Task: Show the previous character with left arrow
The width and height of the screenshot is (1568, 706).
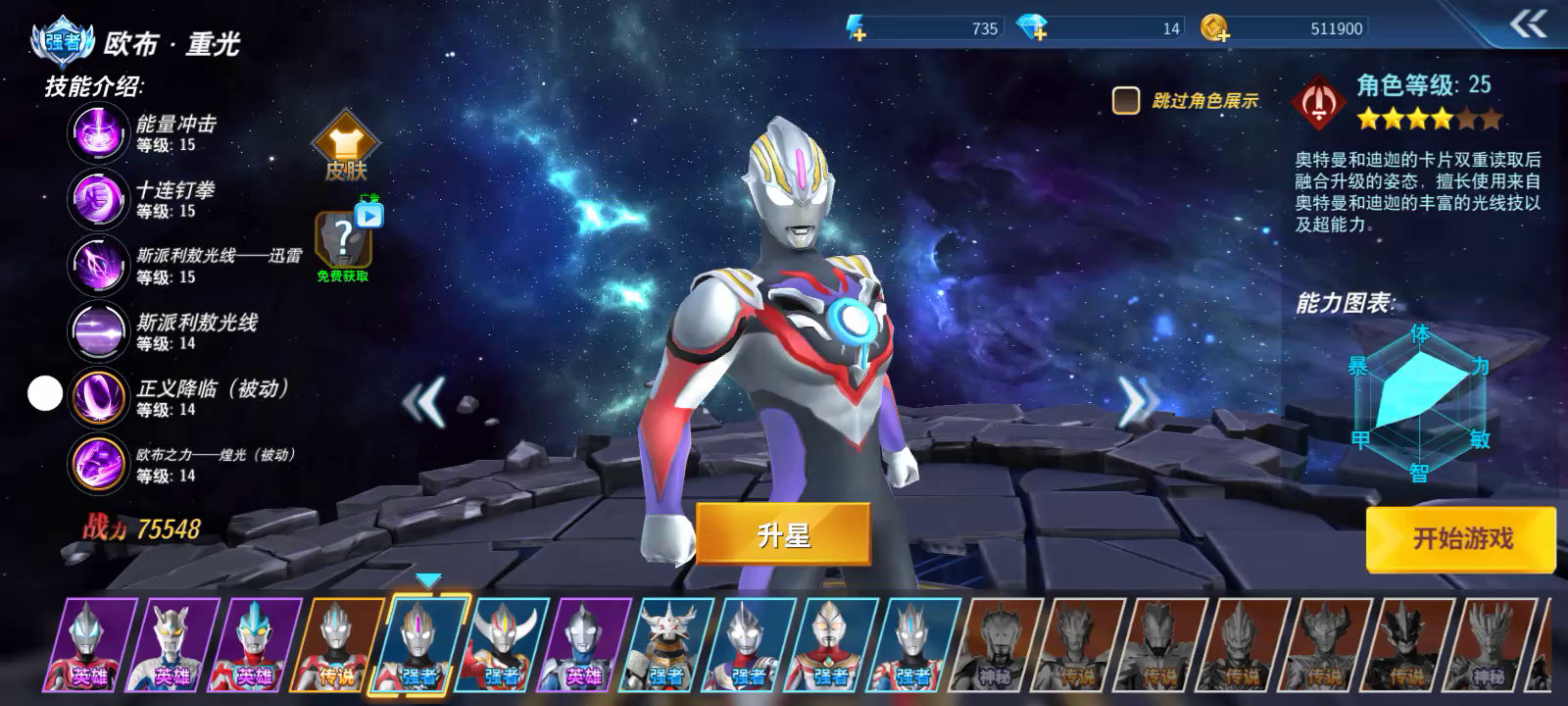Action: [x=425, y=400]
